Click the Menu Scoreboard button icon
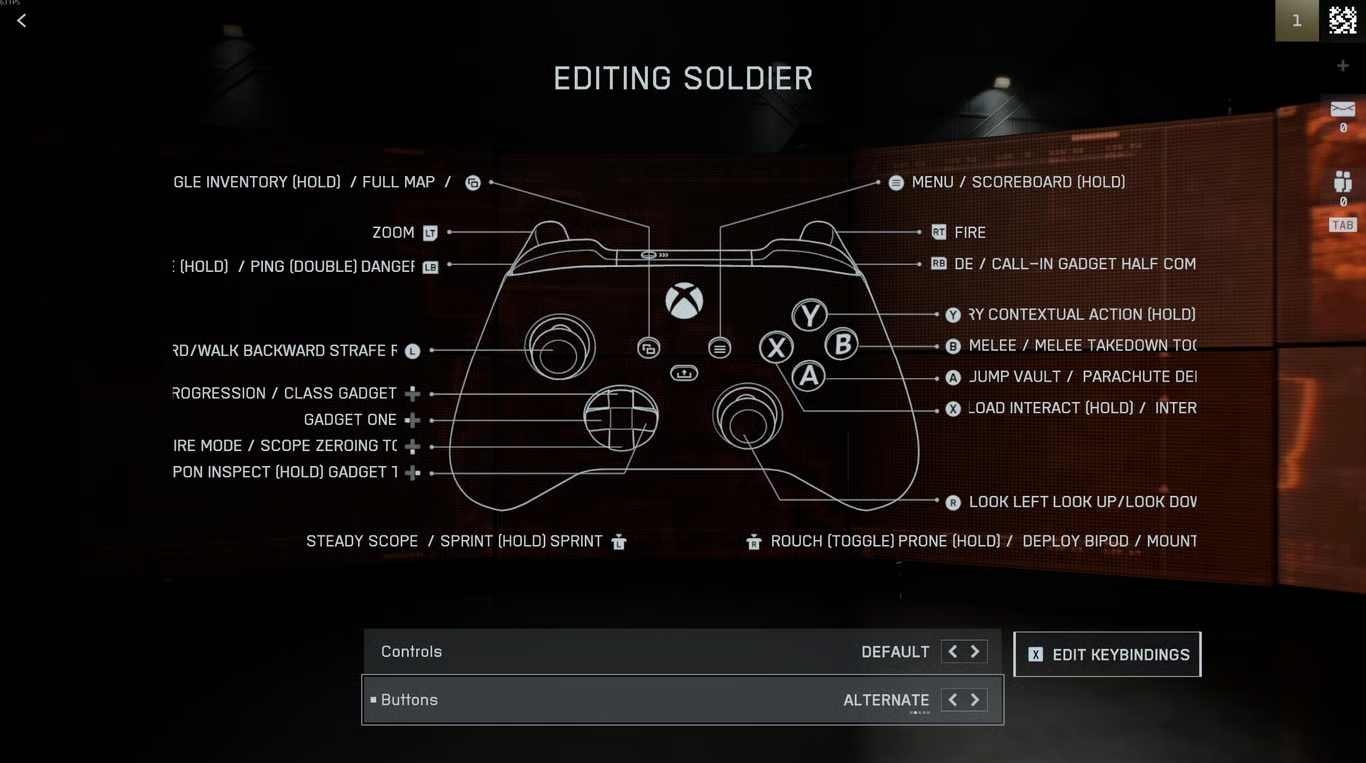This screenshot has width=1366, height=763. click(894, 182)
